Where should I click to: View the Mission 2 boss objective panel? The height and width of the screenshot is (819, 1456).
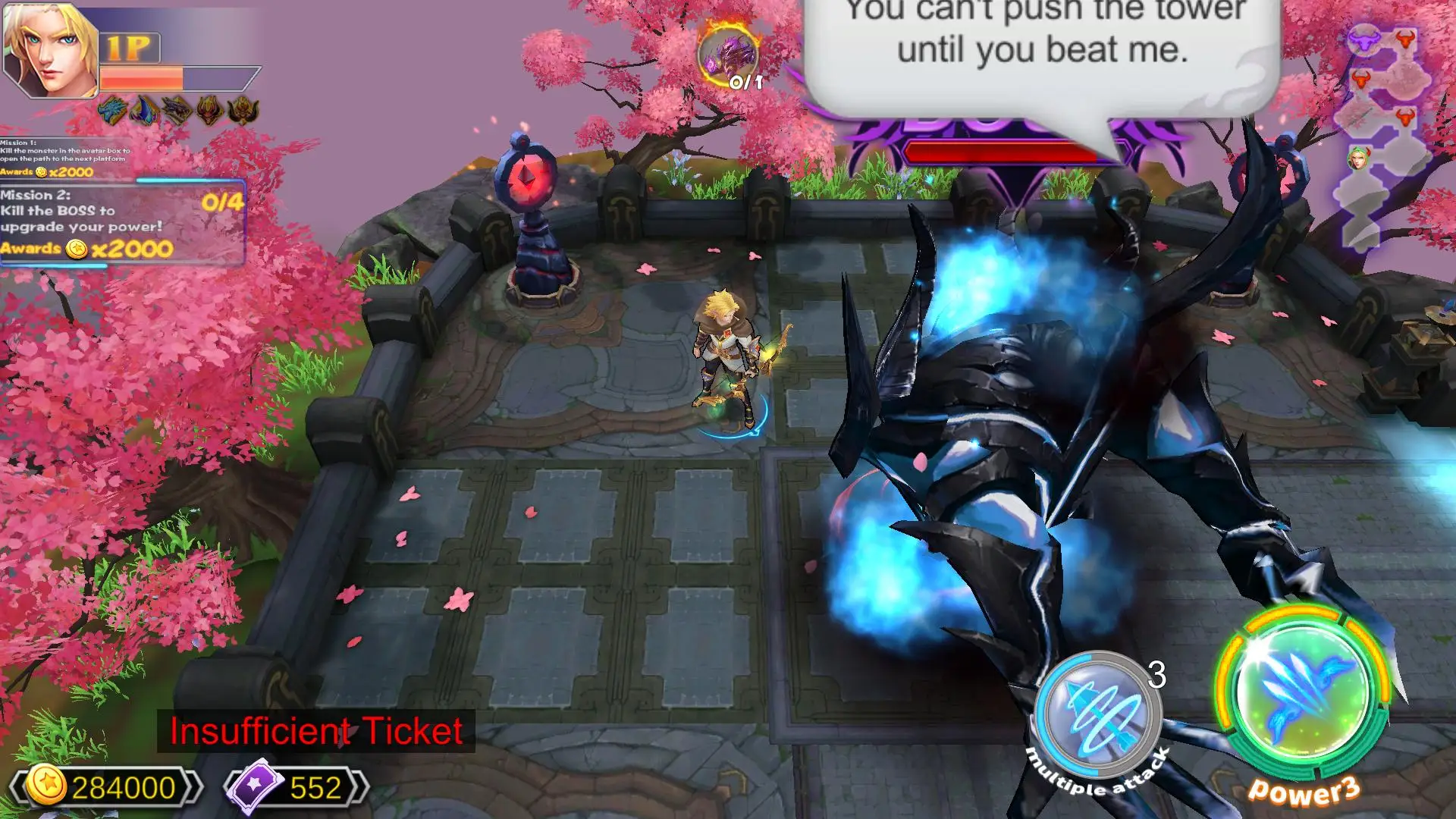[x=121, y=222]
